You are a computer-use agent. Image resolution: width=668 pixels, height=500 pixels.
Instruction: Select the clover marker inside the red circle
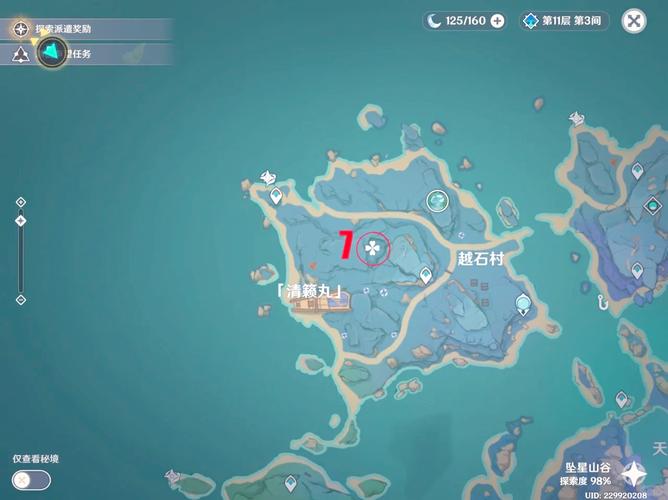(373, 247)
